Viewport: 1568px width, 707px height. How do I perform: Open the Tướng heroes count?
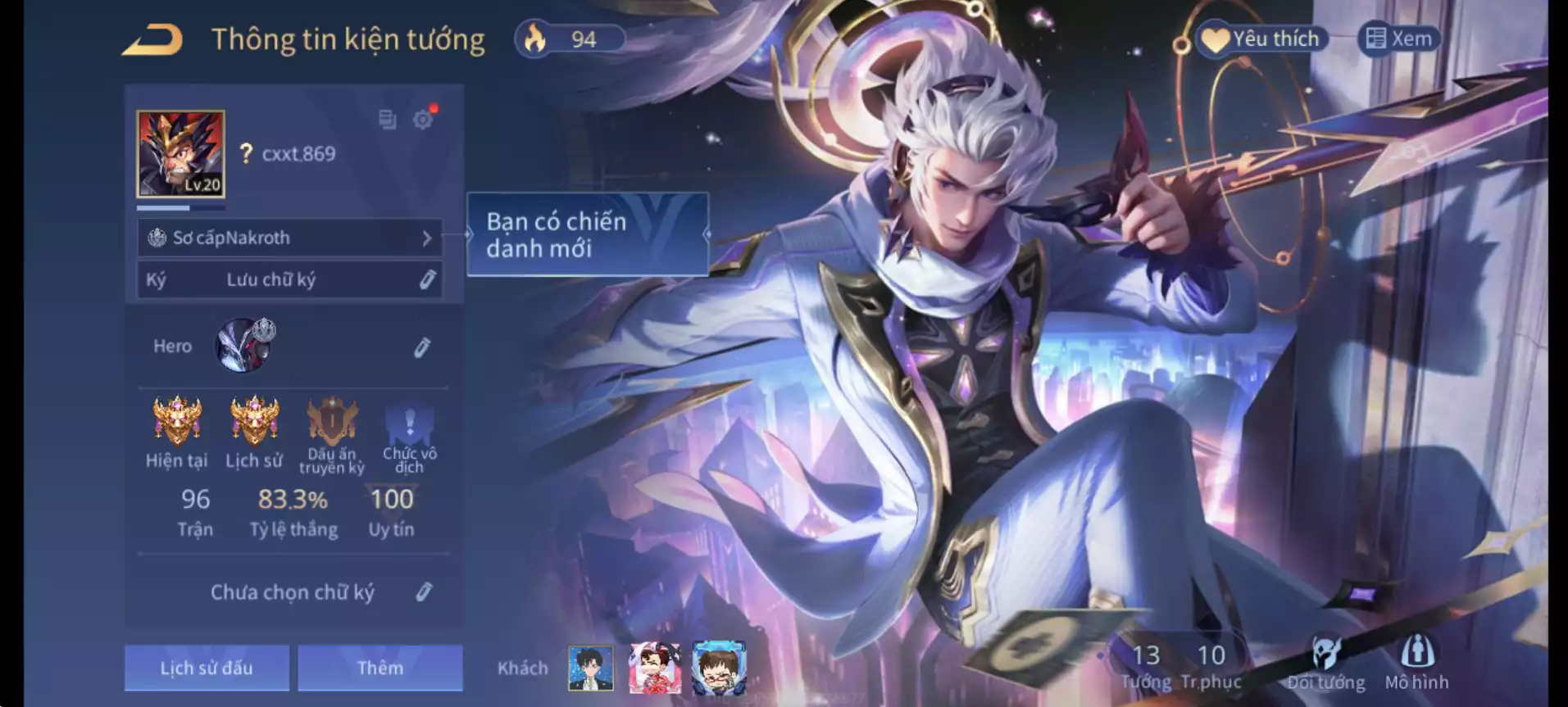click(x=1145, y=664)
